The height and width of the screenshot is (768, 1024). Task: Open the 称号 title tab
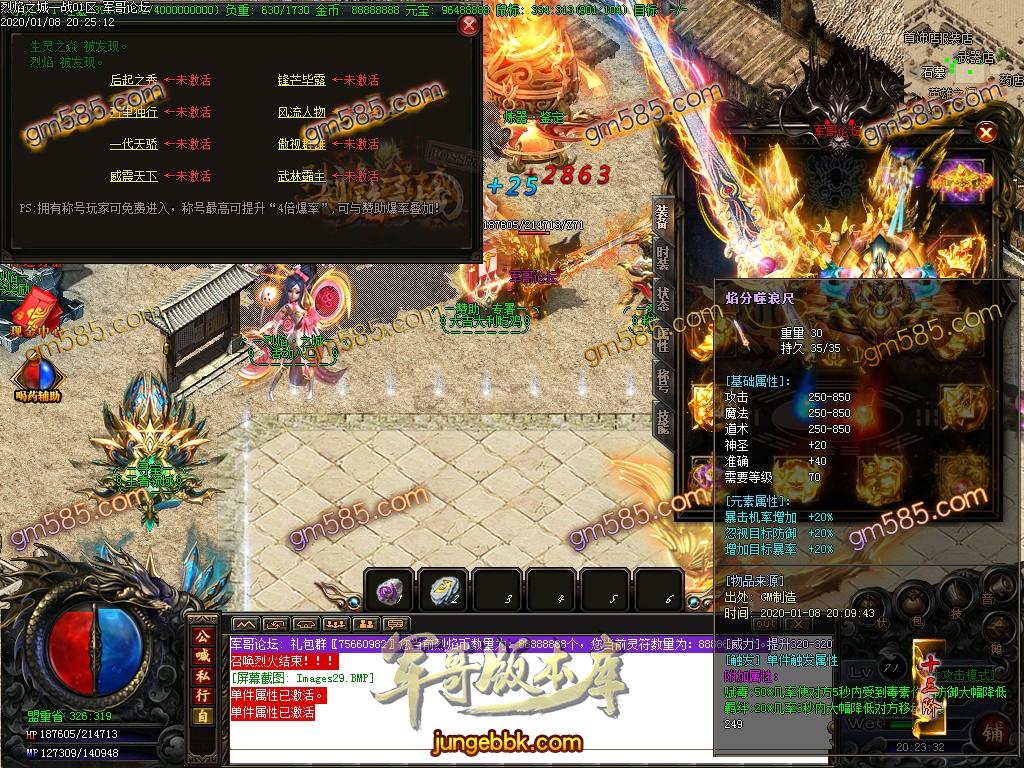tap(663, 381)
